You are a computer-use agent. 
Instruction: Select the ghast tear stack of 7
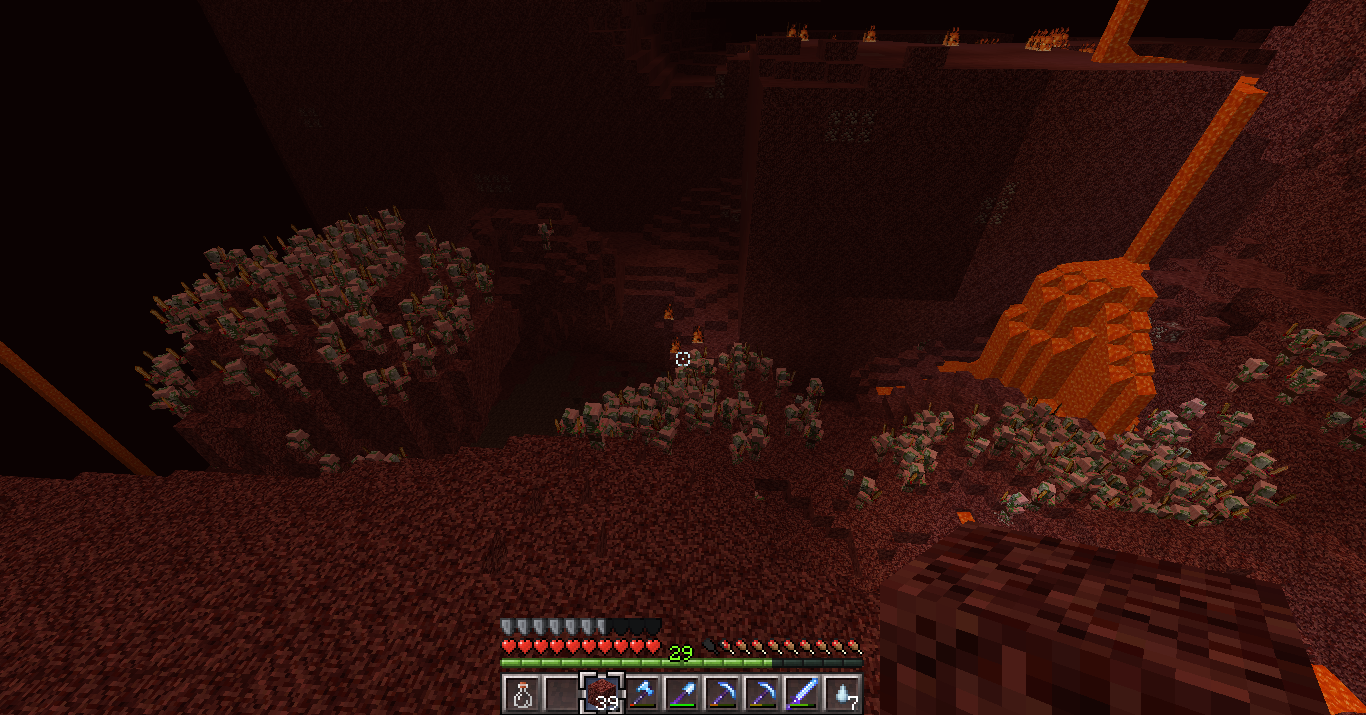(x=842, y=692)
